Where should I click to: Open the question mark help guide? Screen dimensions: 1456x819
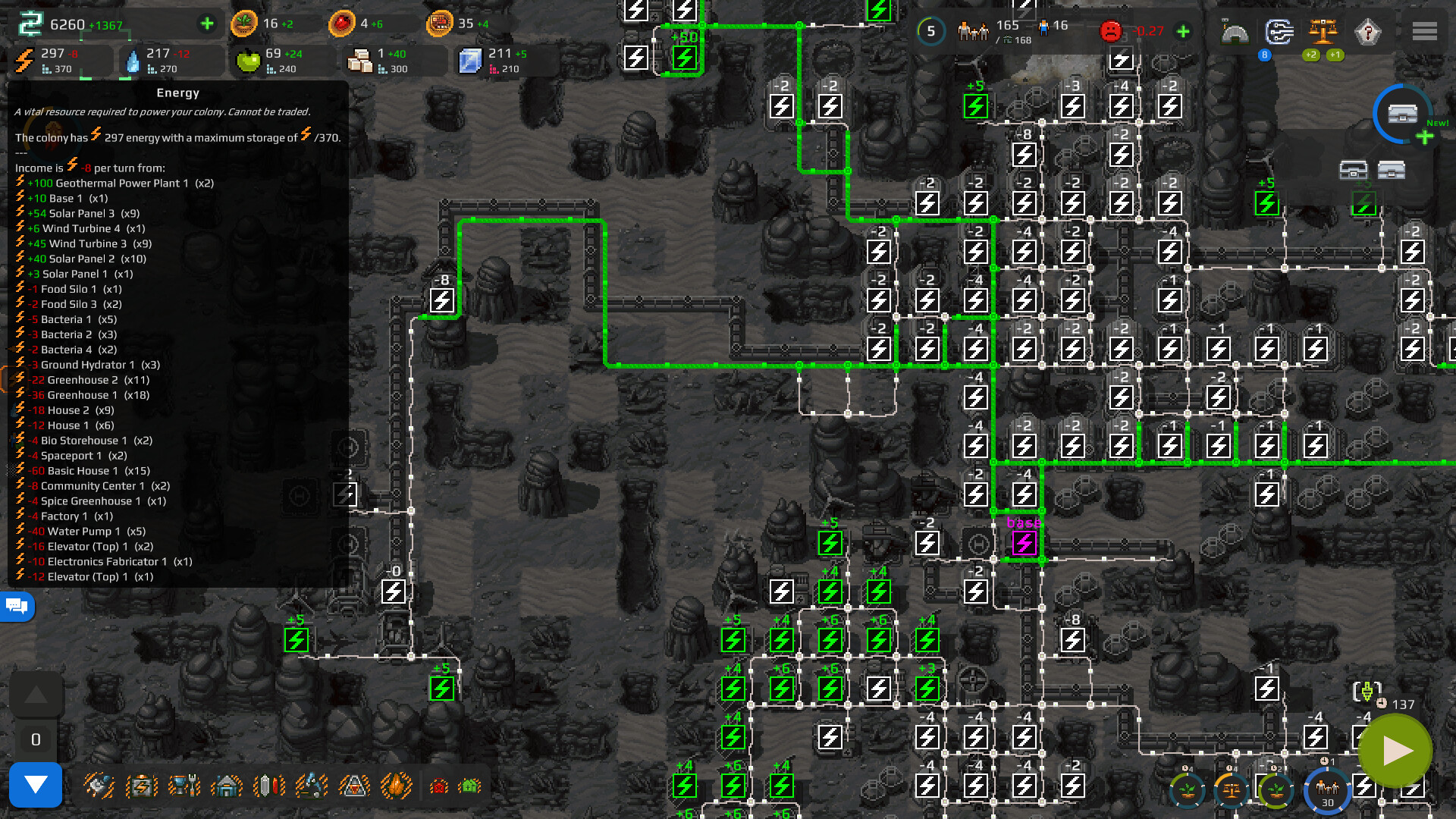[x=1367, y=32]
